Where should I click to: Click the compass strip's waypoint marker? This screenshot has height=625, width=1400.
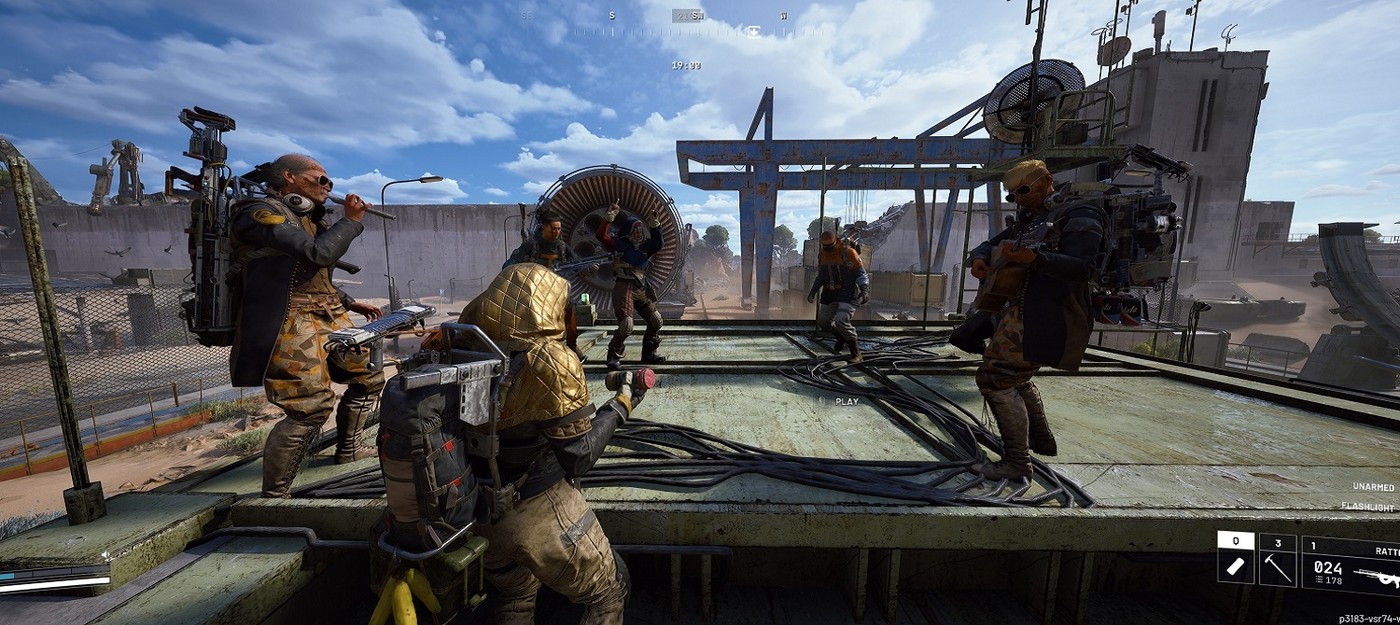point(753,31)
